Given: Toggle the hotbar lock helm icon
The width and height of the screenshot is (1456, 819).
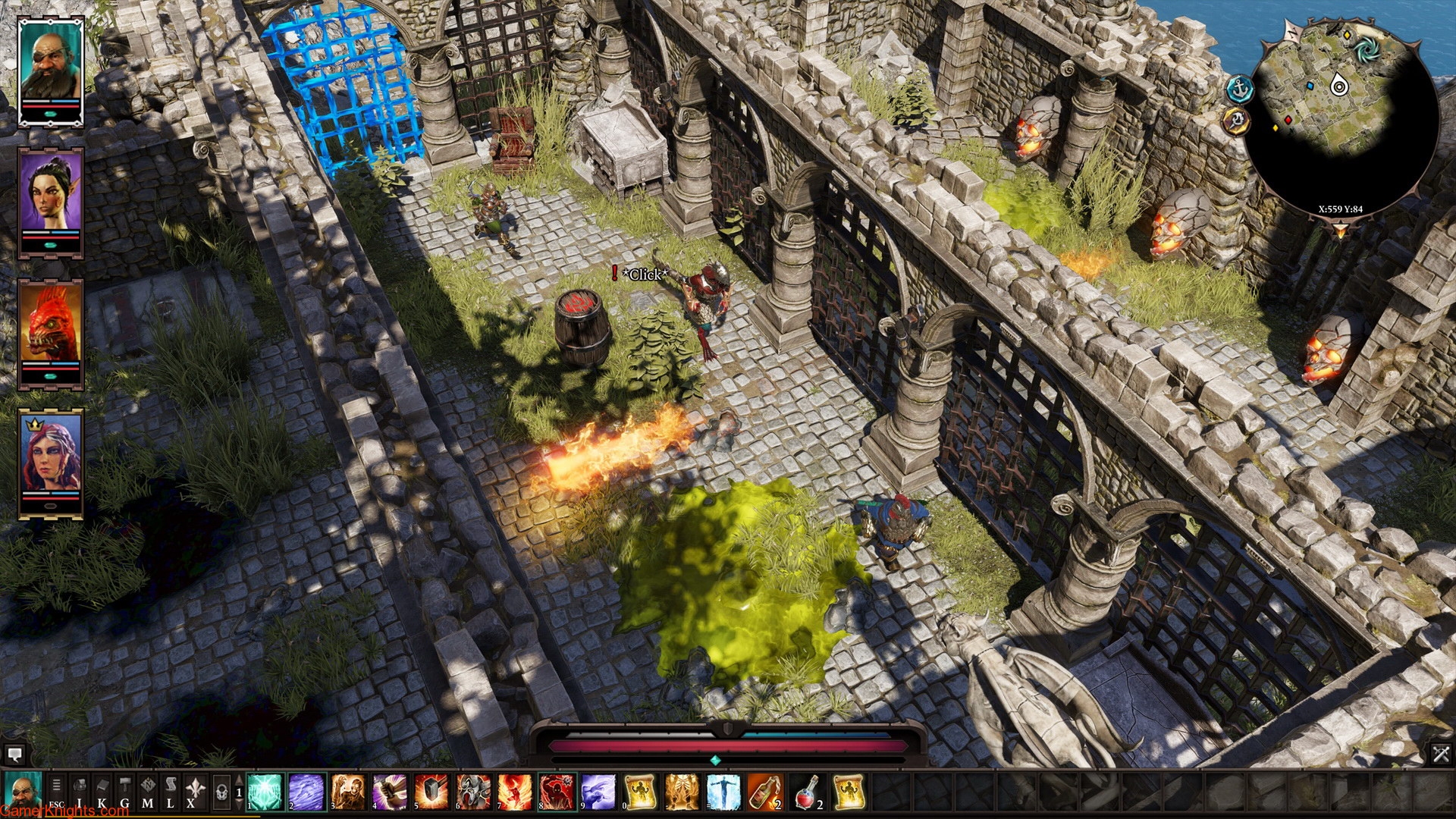Looking at the screenshot, I should 222,792.
